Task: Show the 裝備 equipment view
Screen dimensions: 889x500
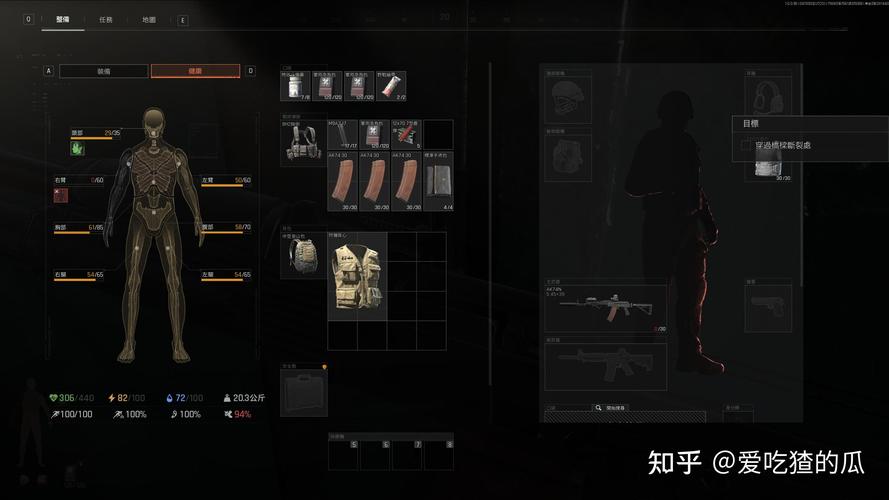Action: 104,71
